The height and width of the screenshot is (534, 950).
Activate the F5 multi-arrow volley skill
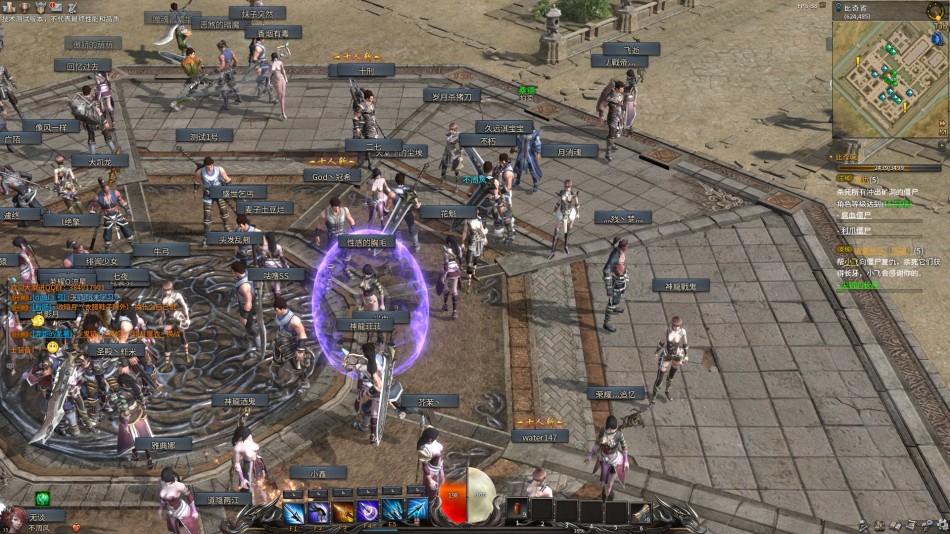pos(394,512)
